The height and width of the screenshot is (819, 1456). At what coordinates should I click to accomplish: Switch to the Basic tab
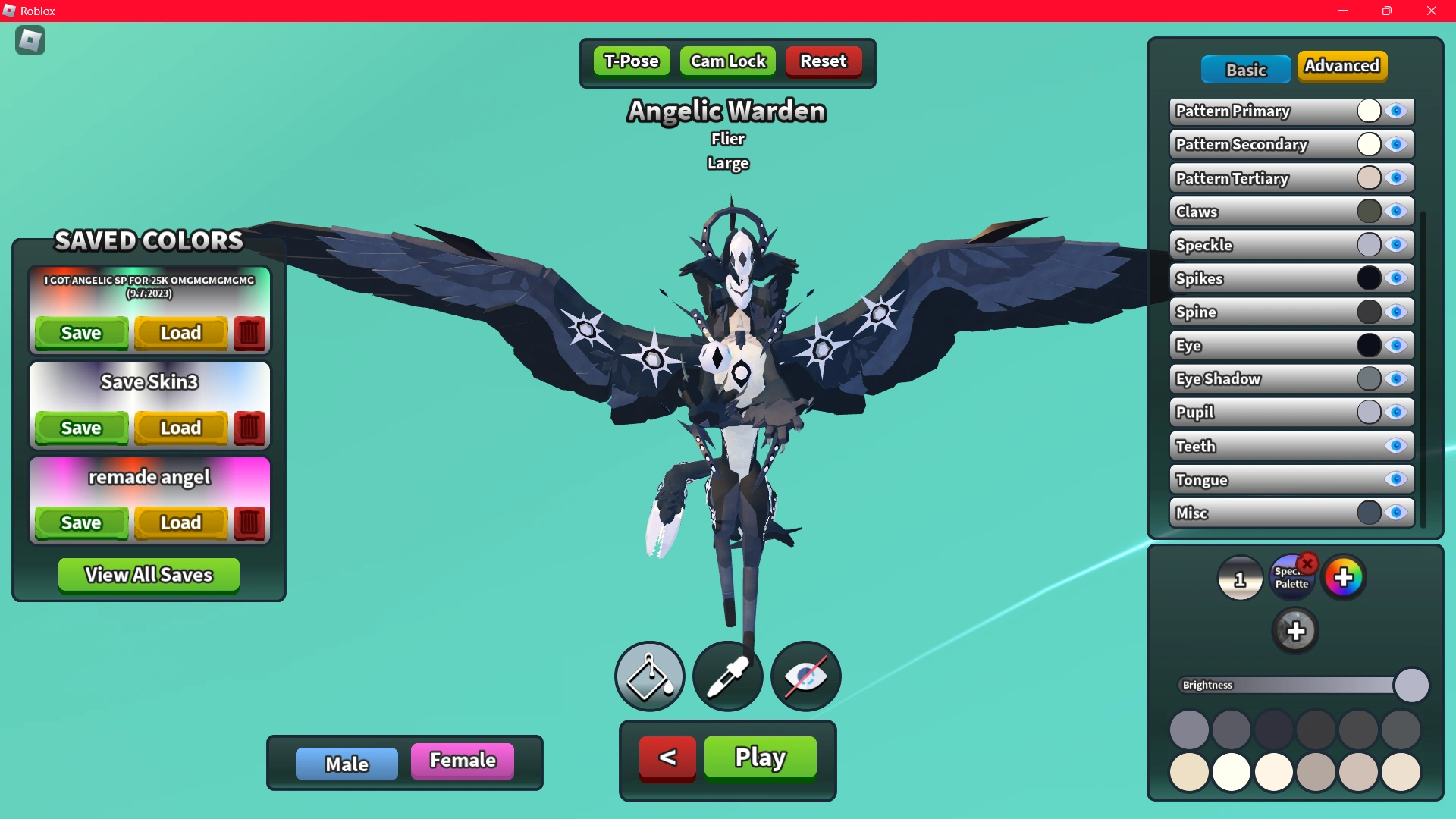coord(1245,69)
